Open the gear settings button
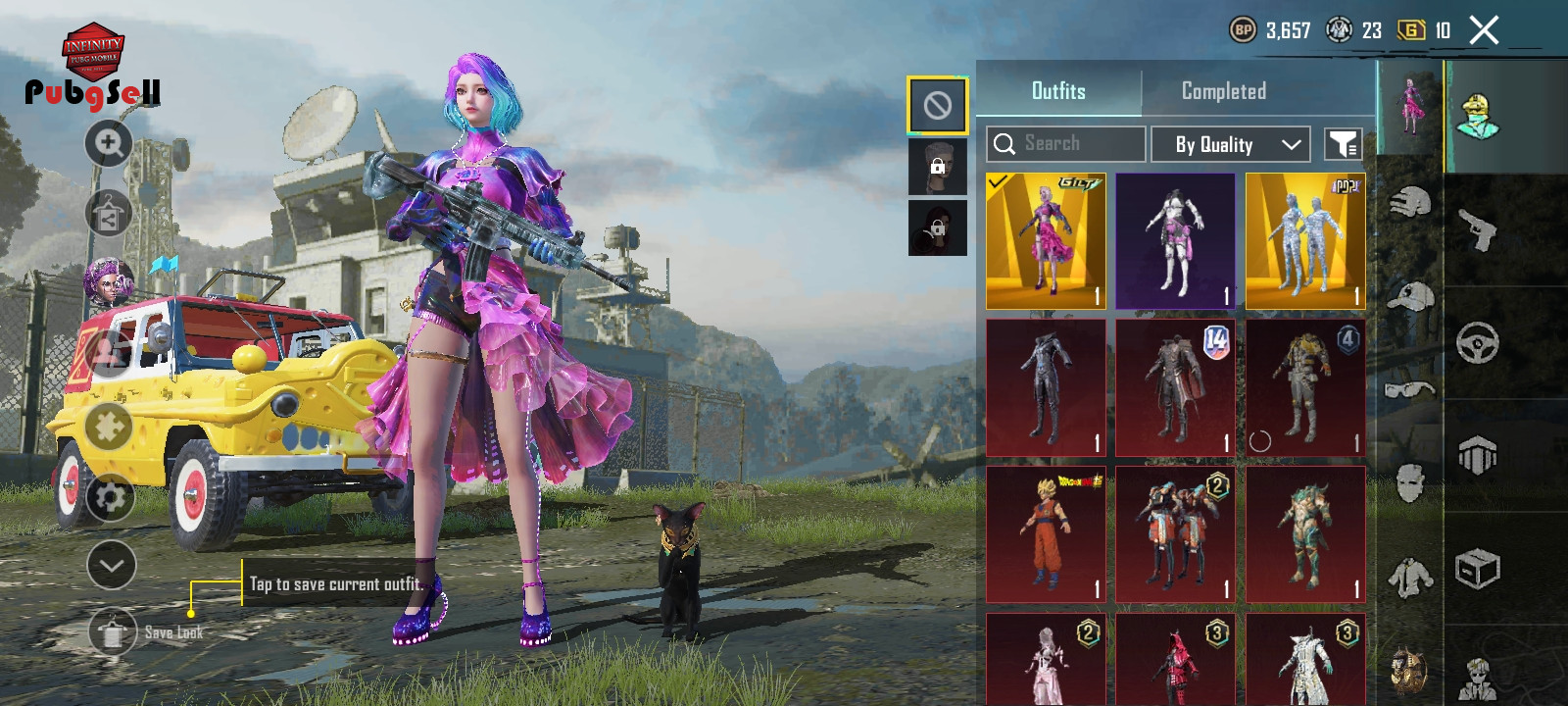This screenshot has height=706, width=1568. click(110, 497)
